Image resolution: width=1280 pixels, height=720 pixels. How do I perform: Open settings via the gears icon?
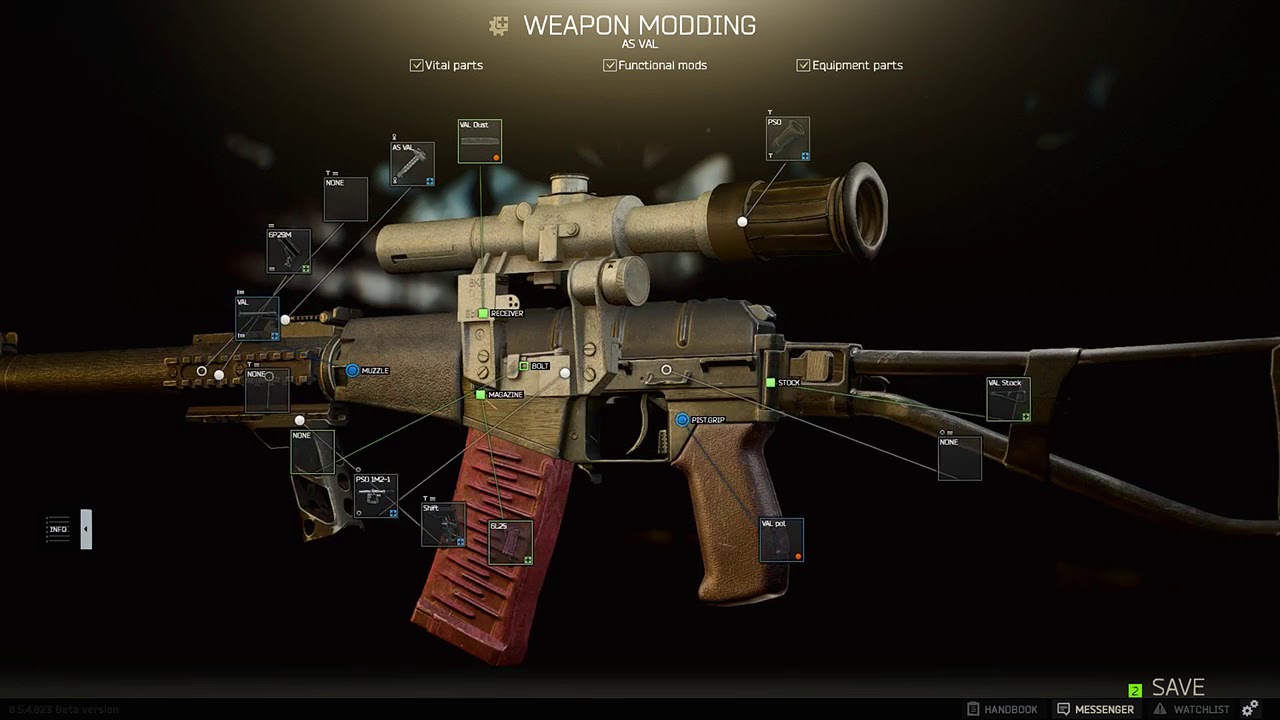coord(1250,709)
